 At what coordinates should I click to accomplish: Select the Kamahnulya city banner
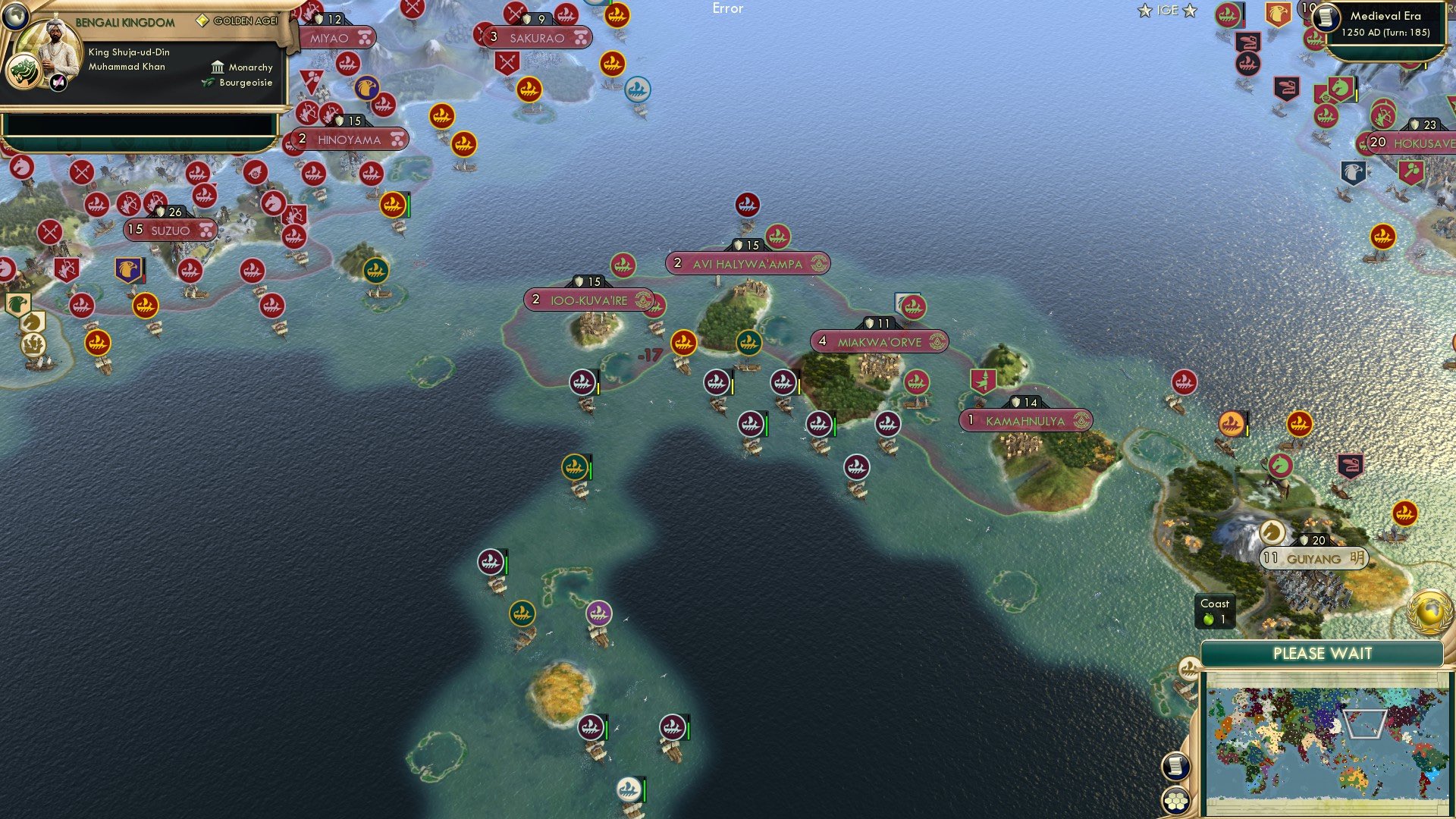[x=1025, y=419]
